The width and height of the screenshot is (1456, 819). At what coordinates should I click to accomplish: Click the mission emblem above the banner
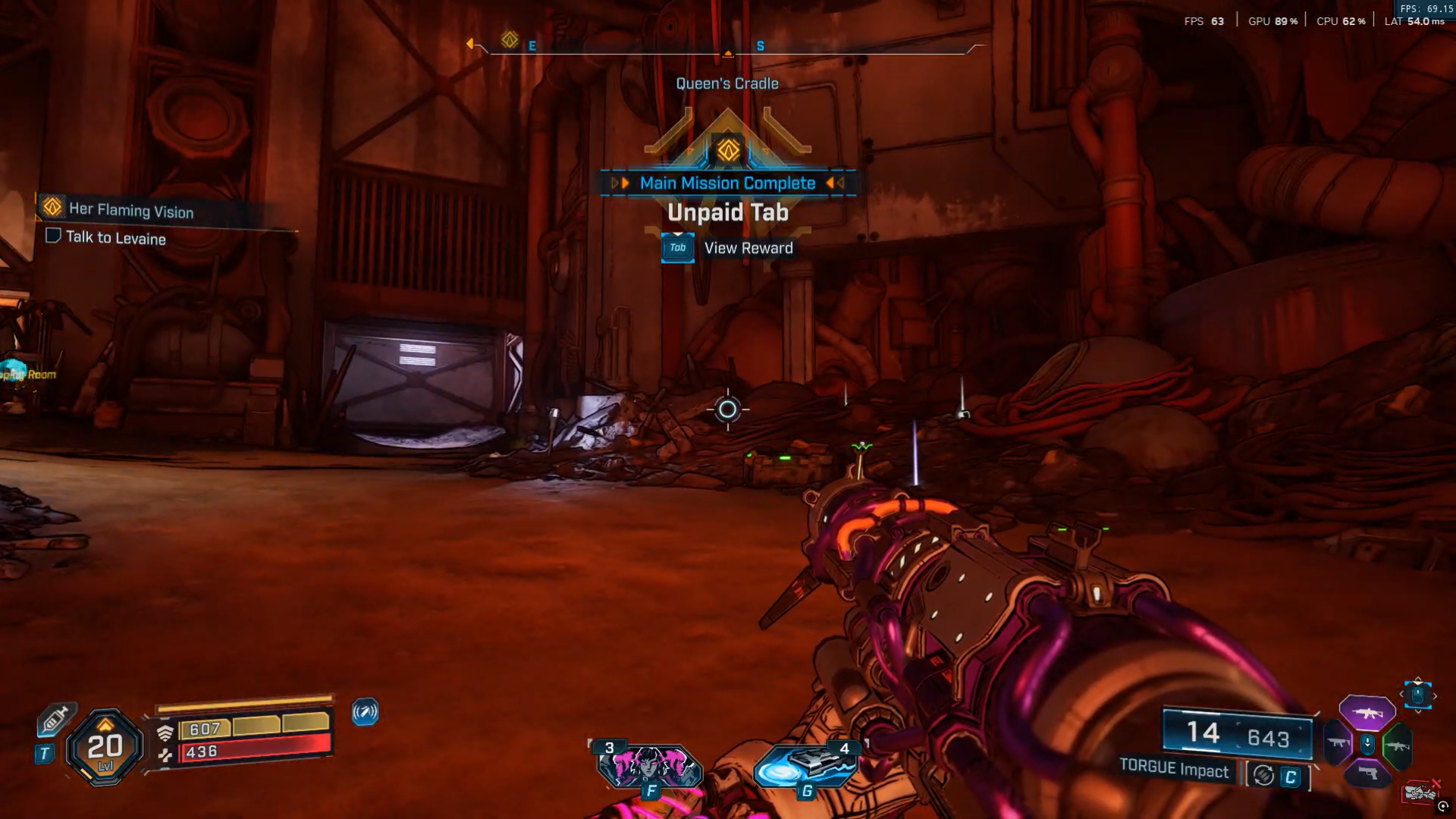coord(728,149)
